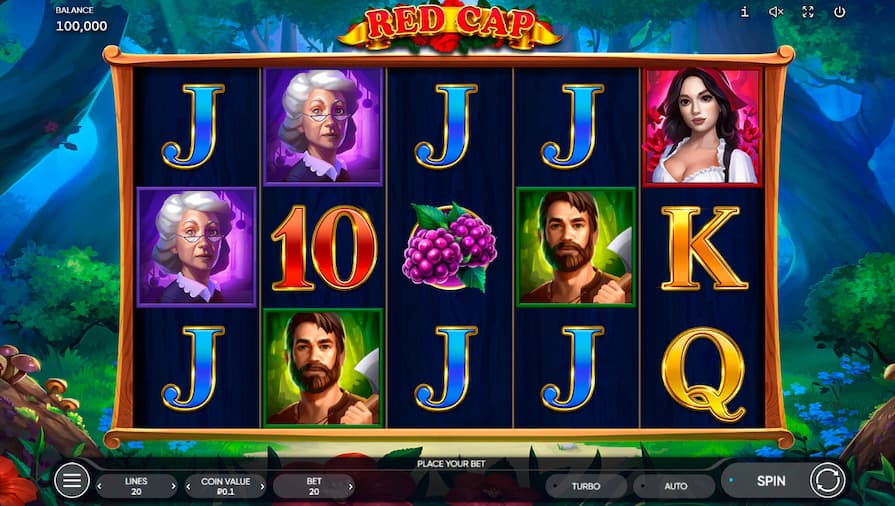The height and width of the screenshot is (506, 895).
Task: Unmute the game sound
Action: [776, 12]
